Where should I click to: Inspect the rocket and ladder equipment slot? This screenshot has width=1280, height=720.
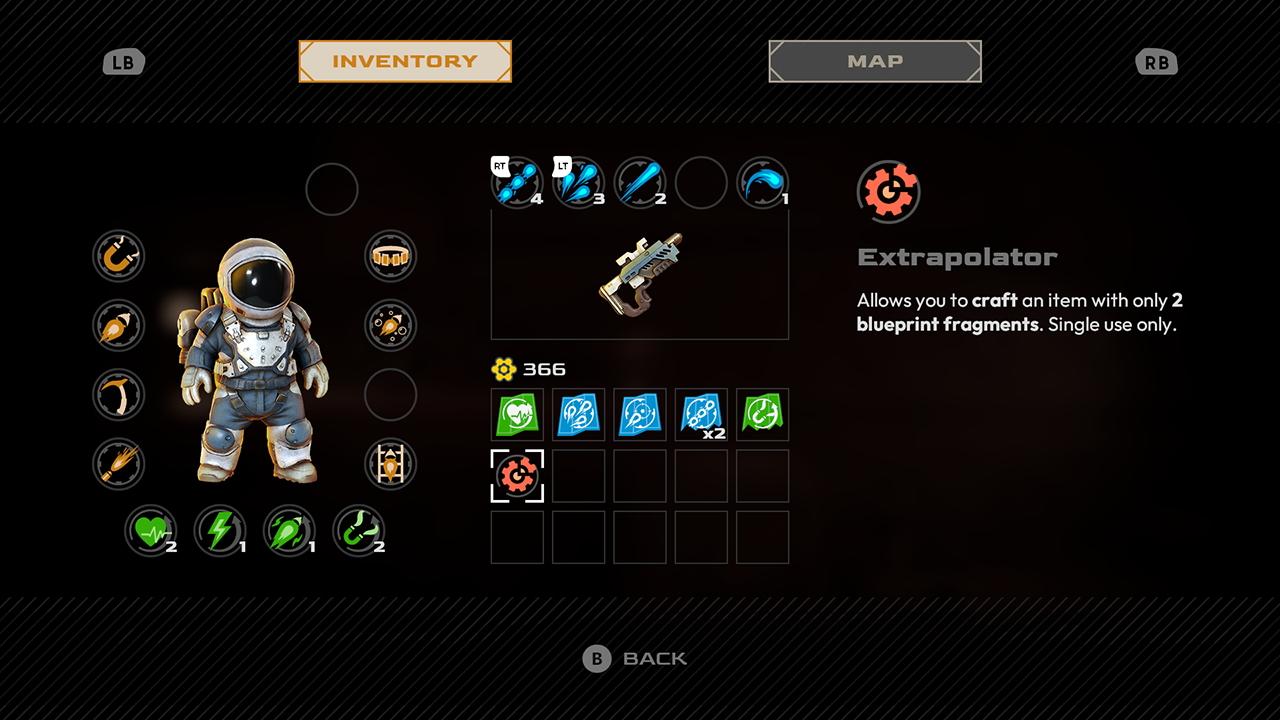pyautogui.click(x=390, y=464)
